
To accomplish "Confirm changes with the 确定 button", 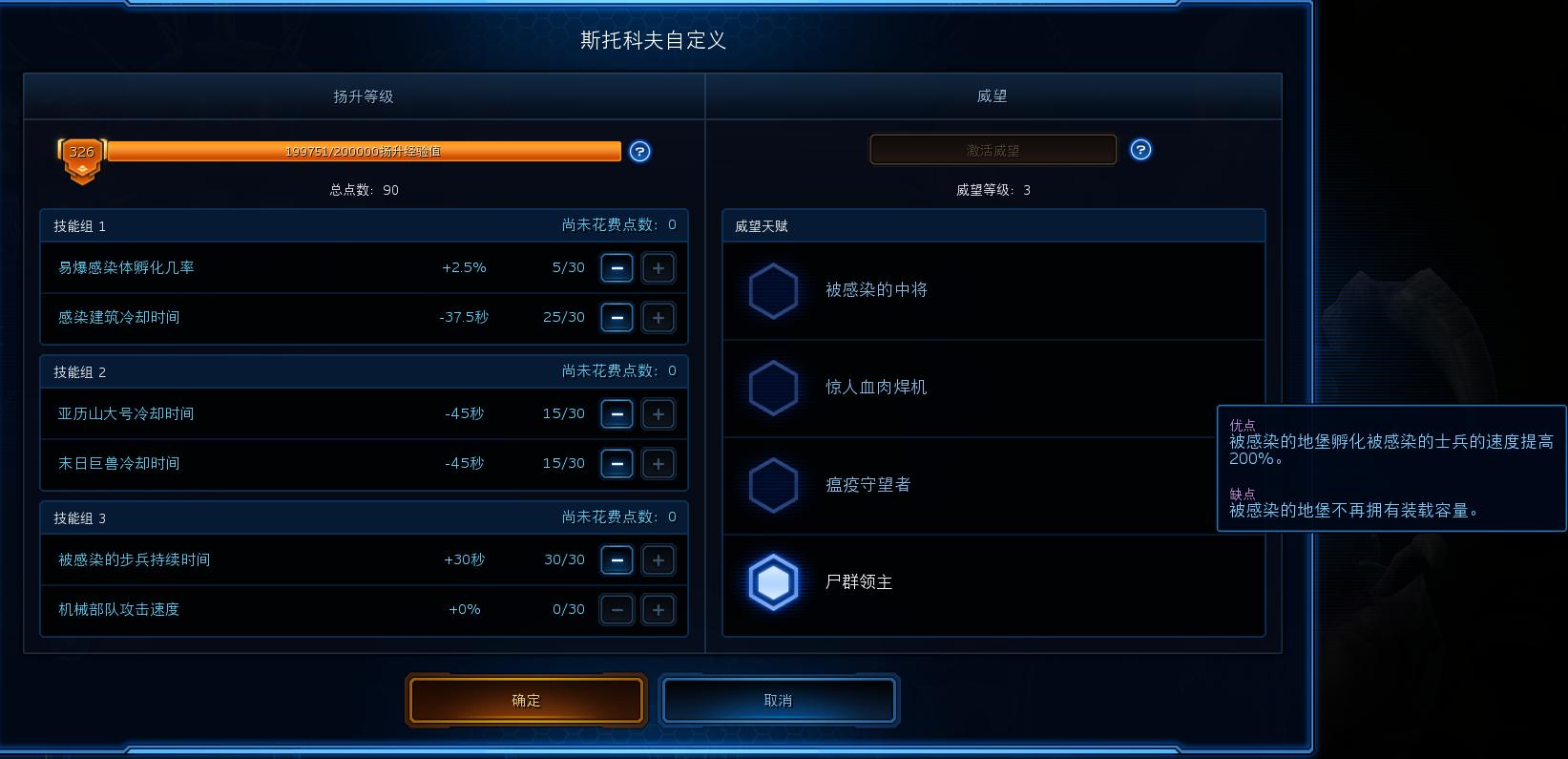I will pyautogui.click(x=526, y=700).
